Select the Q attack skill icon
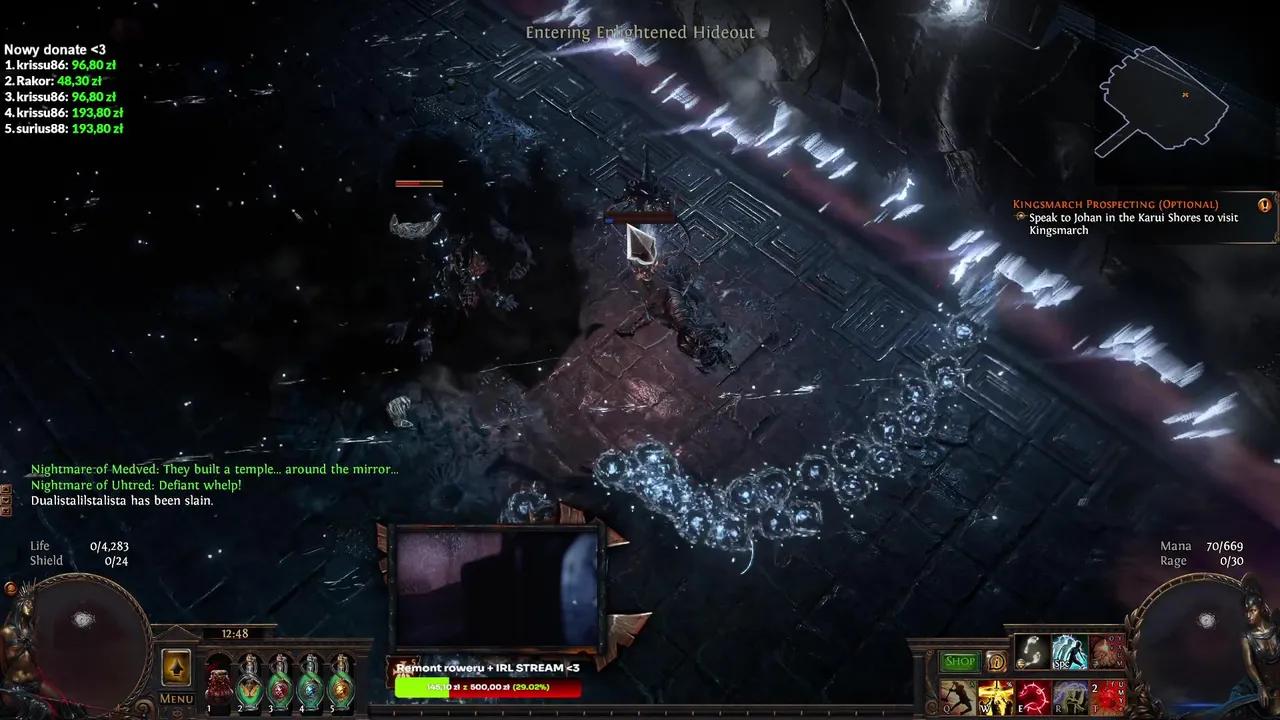 pyautogui.click(x=957, y=696)
